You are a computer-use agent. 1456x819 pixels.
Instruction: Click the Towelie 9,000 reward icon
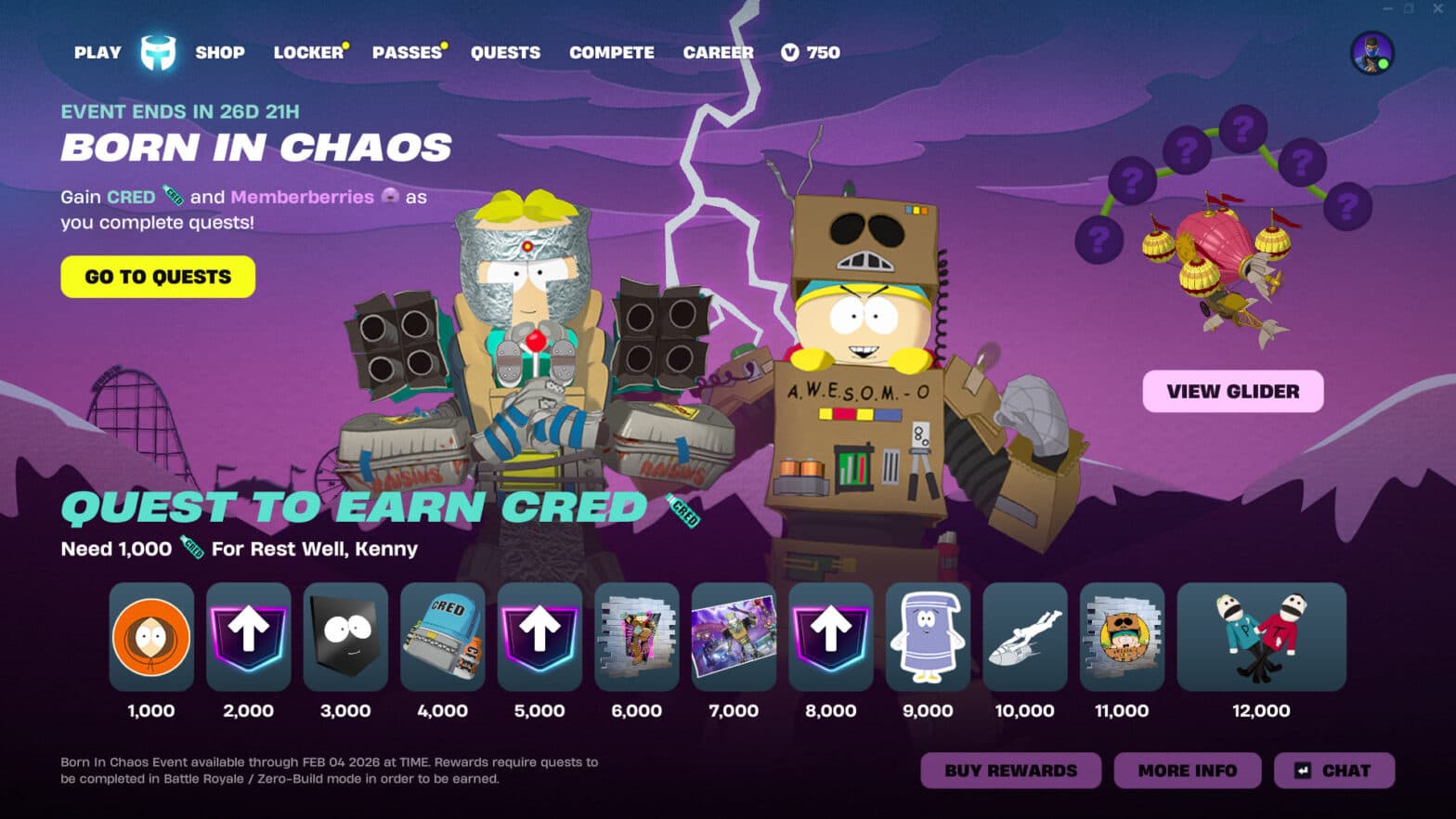927,638
